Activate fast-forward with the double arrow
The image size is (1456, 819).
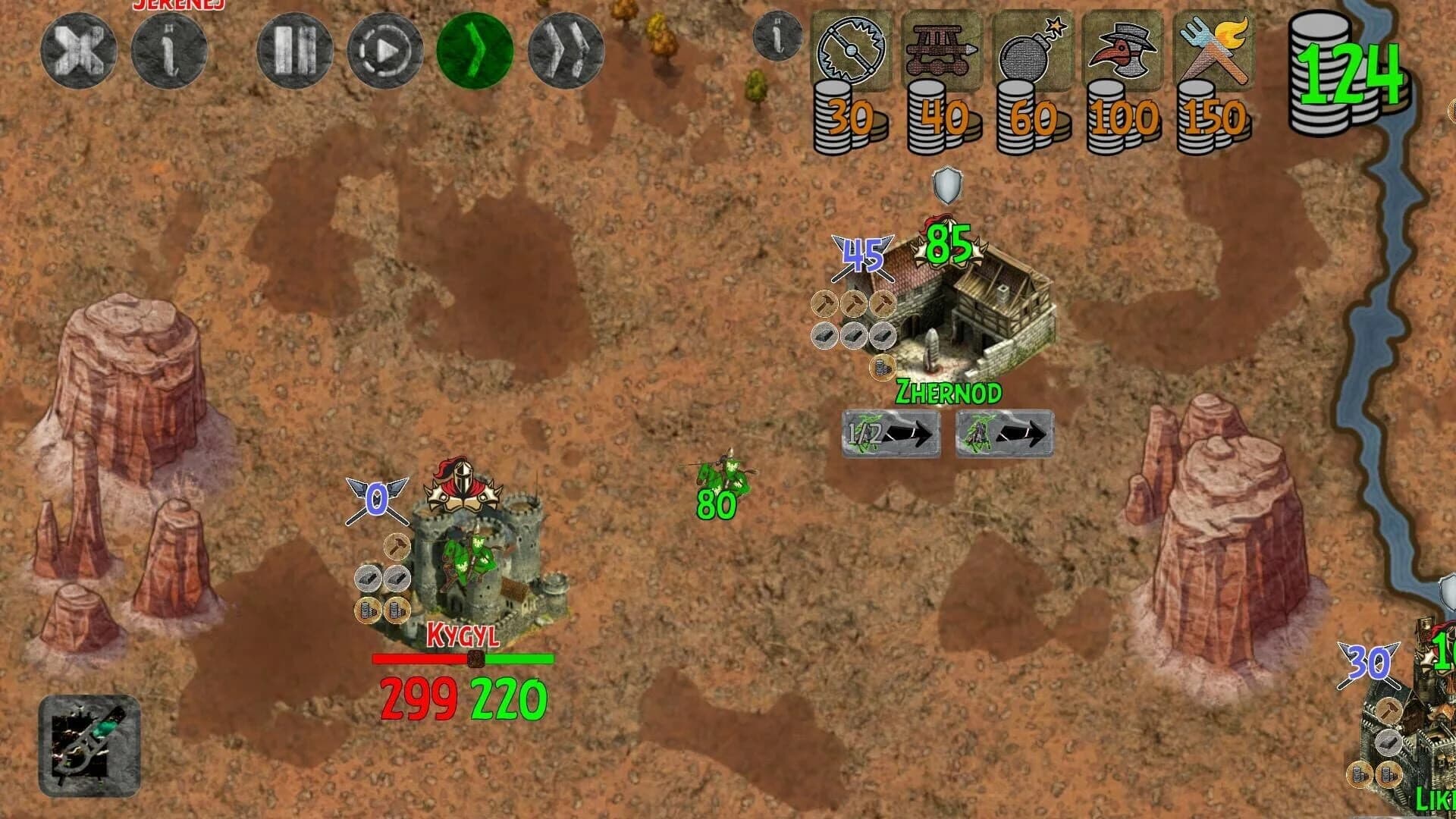coord(564,48)
